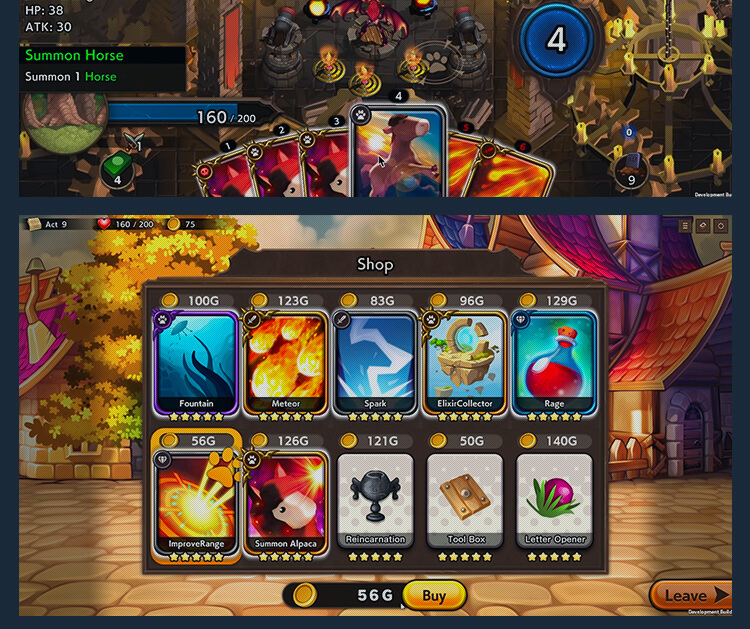
Task: Click the blue turn counter orb
Action: click(556, 40)
